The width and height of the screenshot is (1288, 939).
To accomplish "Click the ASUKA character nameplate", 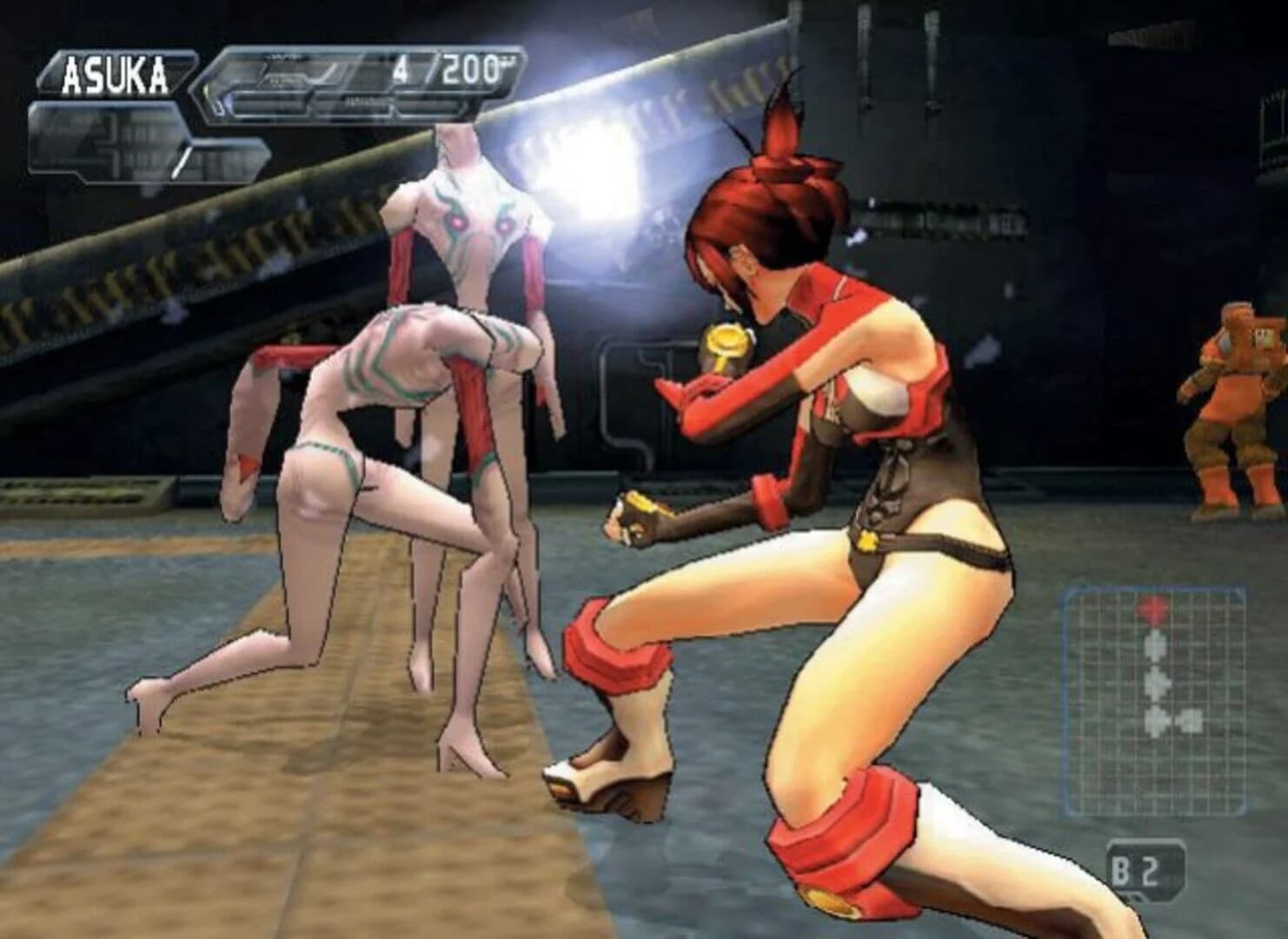I will (113, 74).
